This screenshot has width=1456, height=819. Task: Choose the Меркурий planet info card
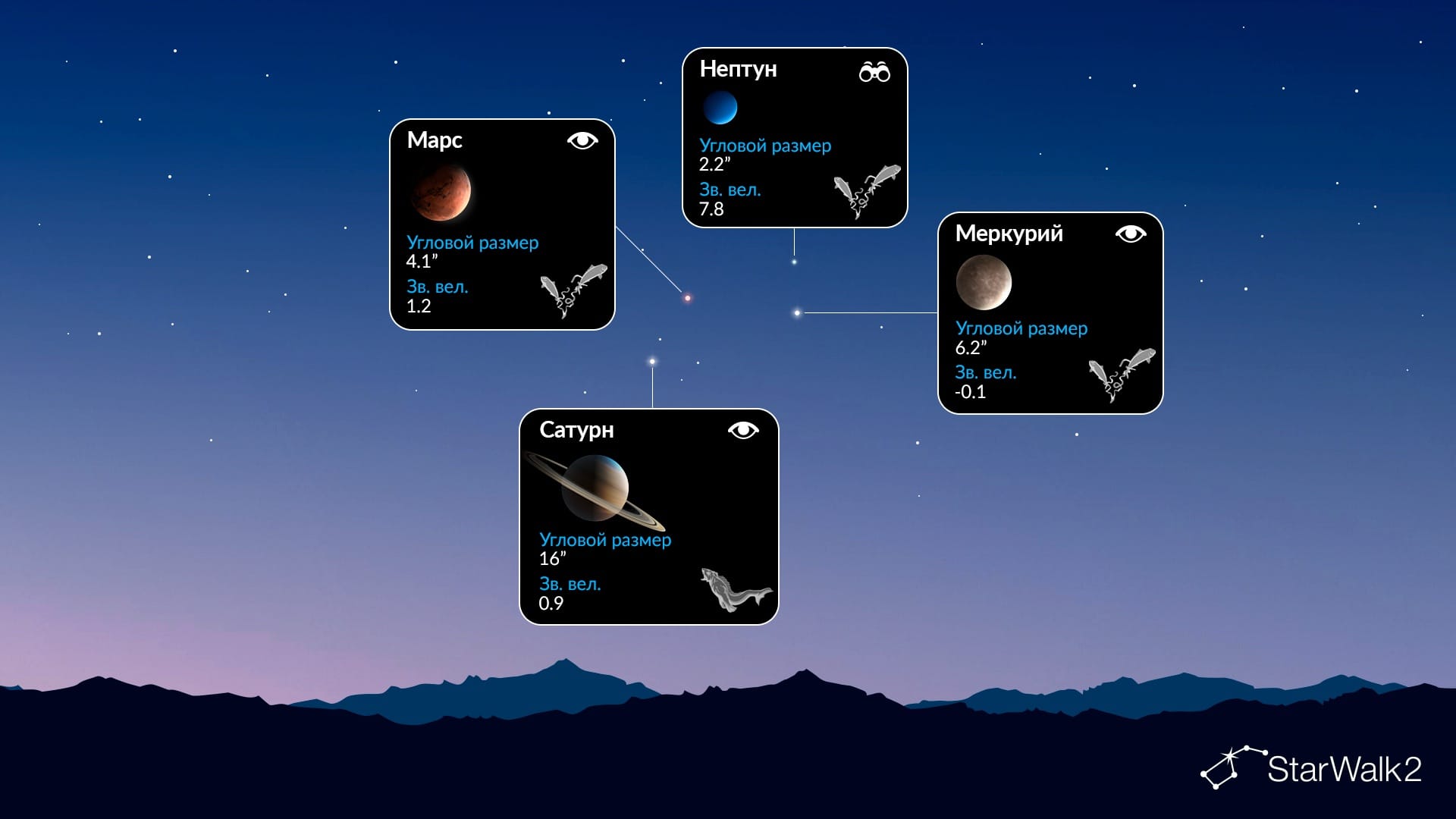[1050, 313]
